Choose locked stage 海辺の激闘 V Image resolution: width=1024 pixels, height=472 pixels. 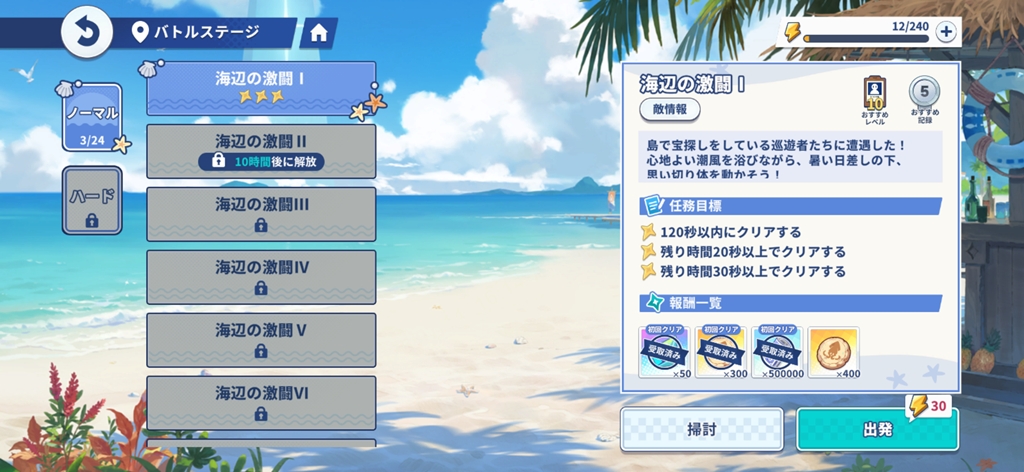point(261,340)
